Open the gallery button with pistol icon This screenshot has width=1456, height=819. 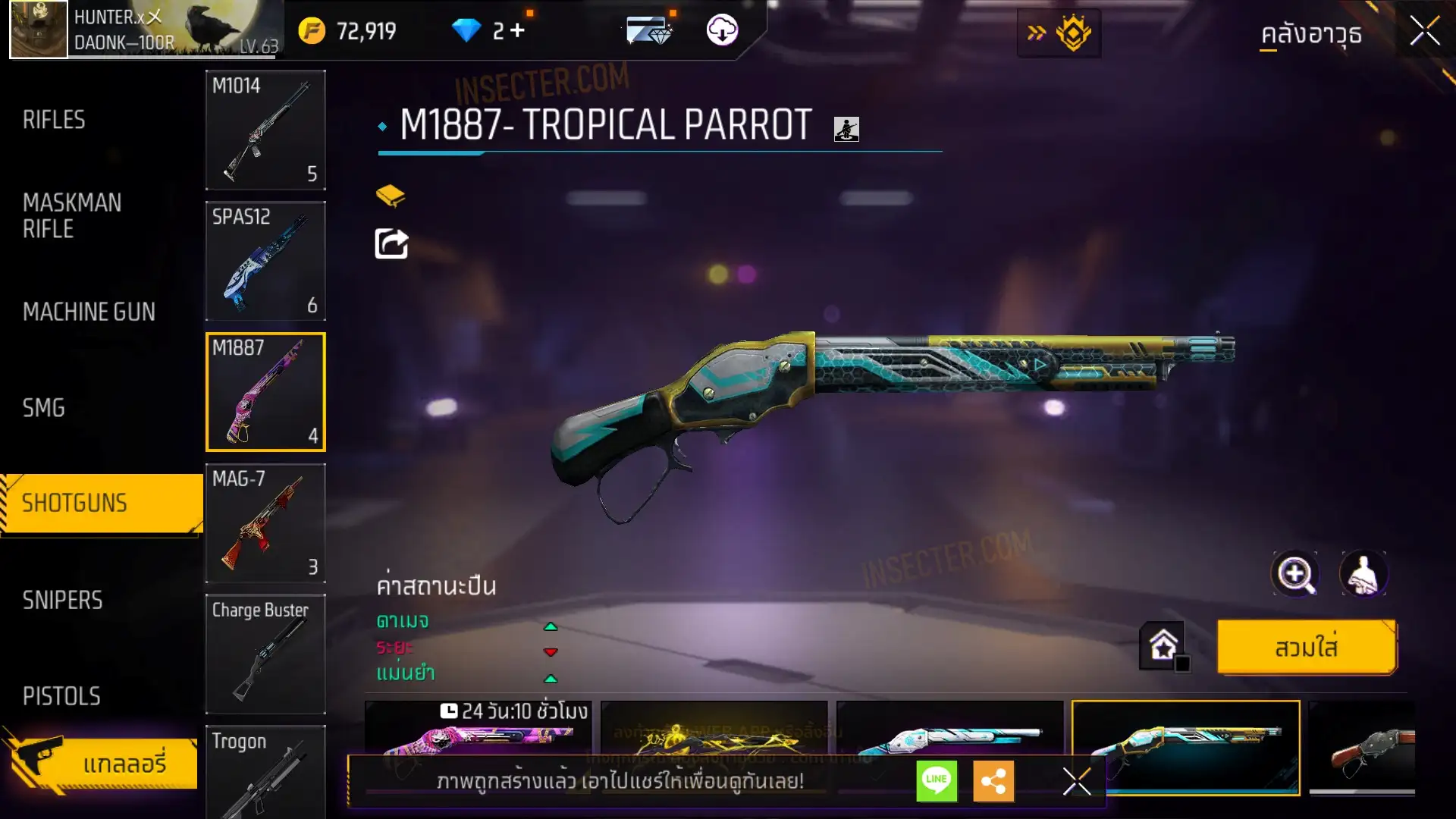pyautogui.click(x=101, y=763)
